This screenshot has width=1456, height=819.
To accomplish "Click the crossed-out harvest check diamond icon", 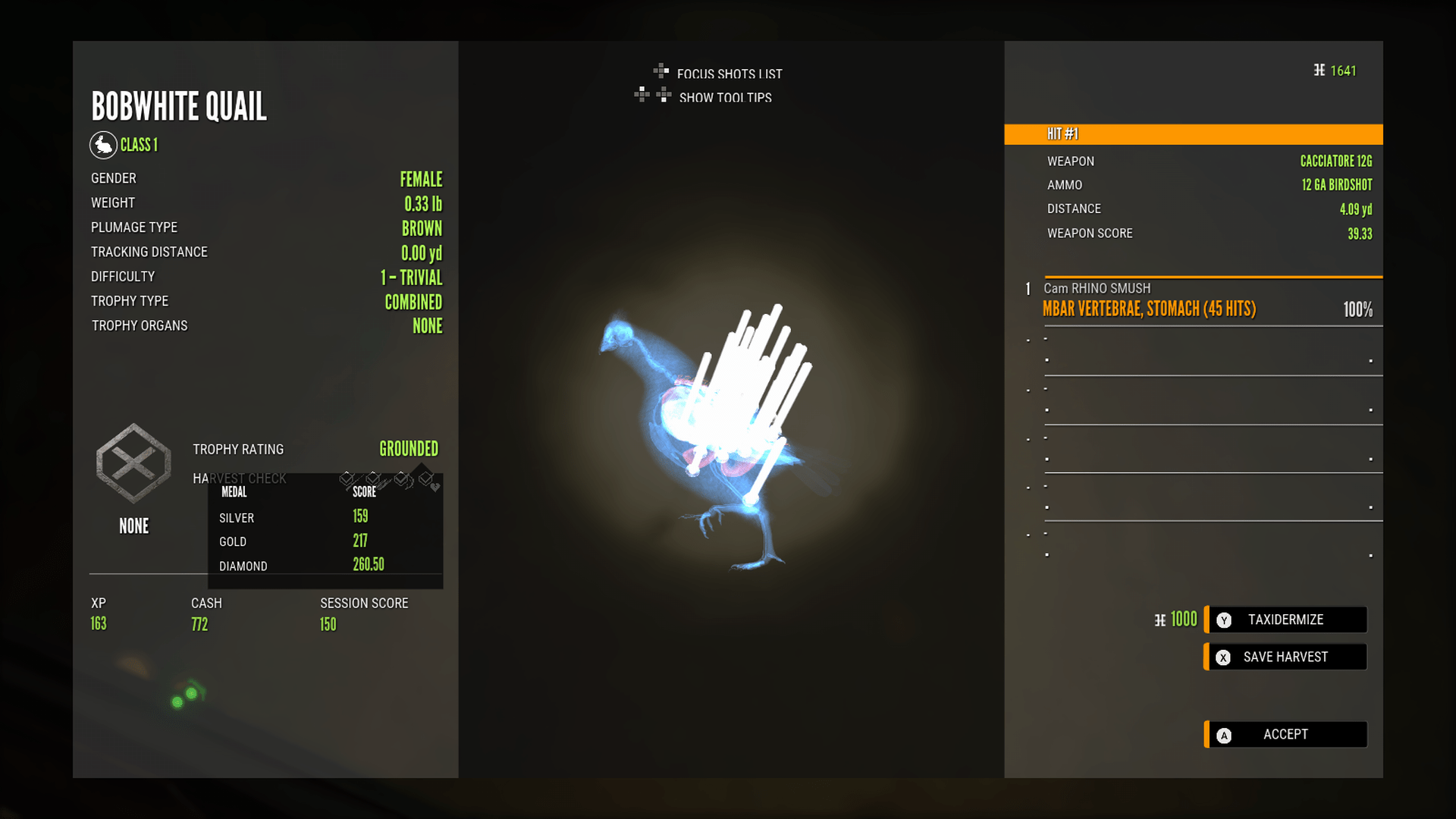I will click(347, 479).
